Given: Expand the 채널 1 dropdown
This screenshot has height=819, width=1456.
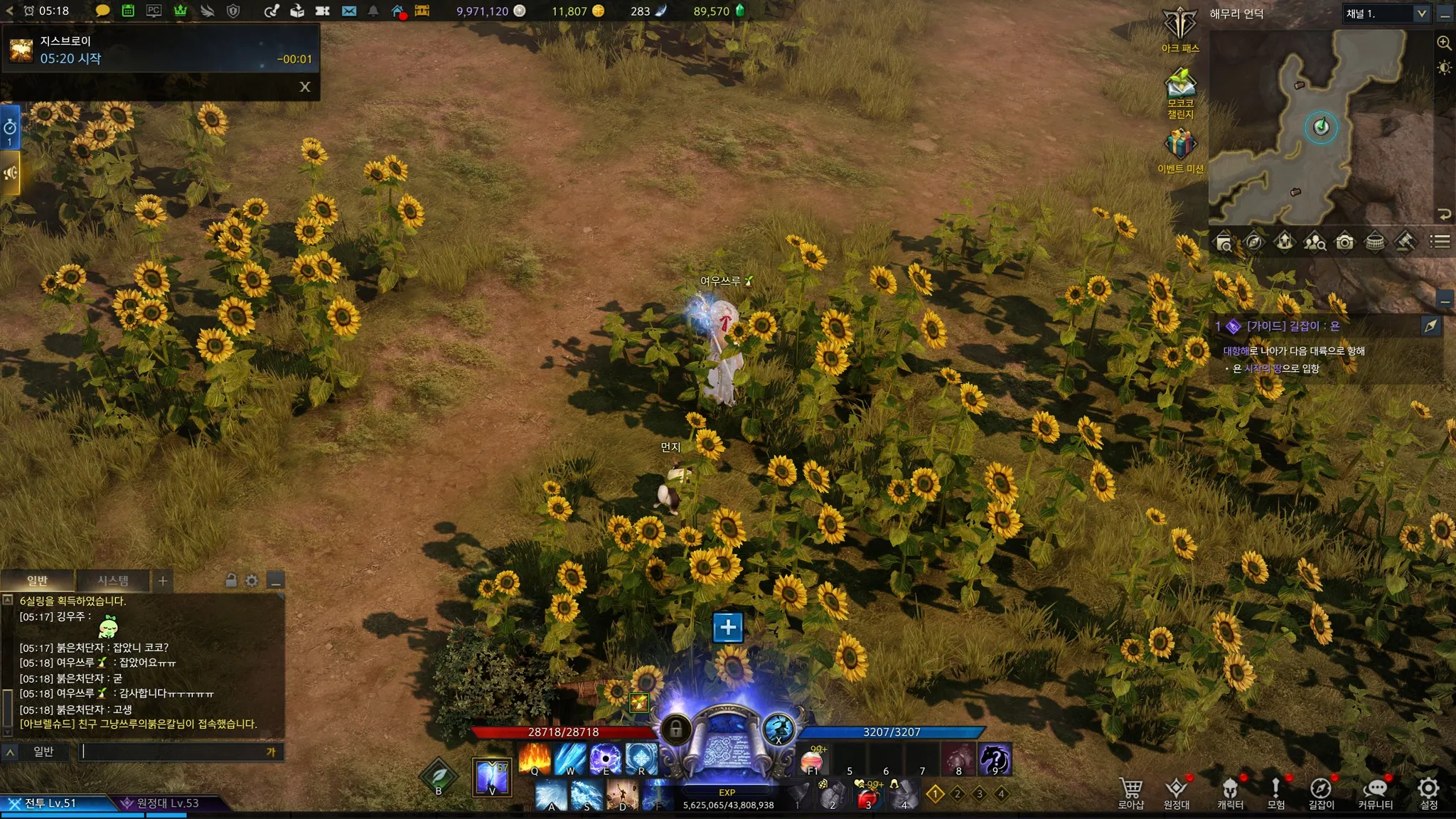Looking at the screenshot, I should (1421, 14).
